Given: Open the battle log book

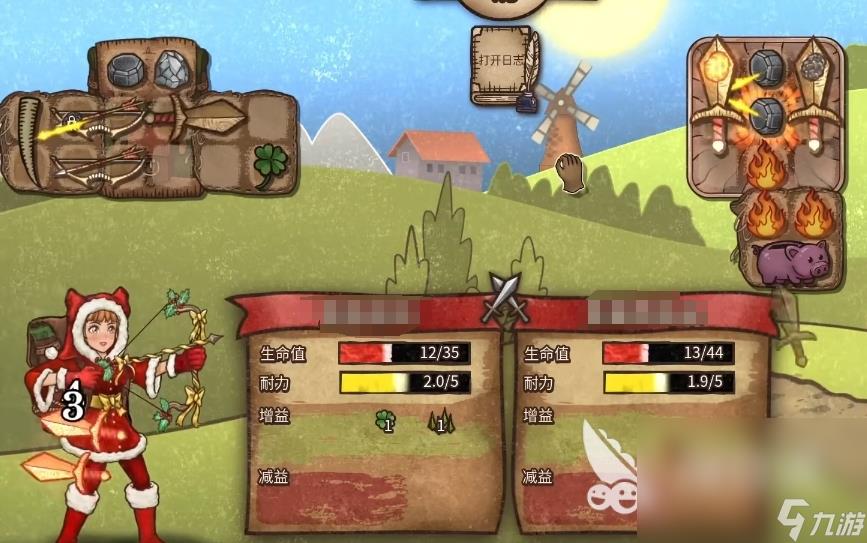Looking at the screenshot, I should pos(503,63).
